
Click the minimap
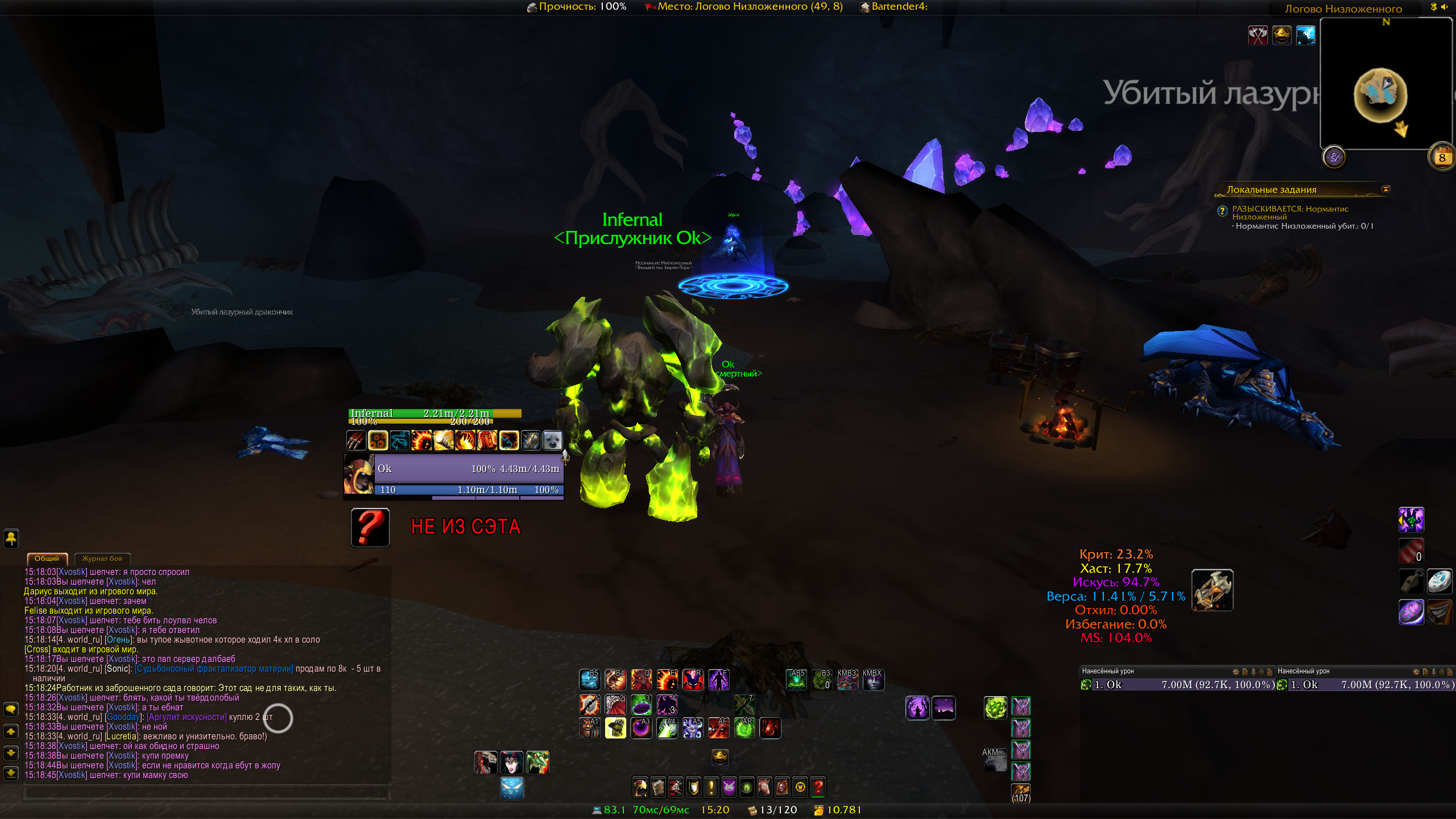[x=1385, y=85]
